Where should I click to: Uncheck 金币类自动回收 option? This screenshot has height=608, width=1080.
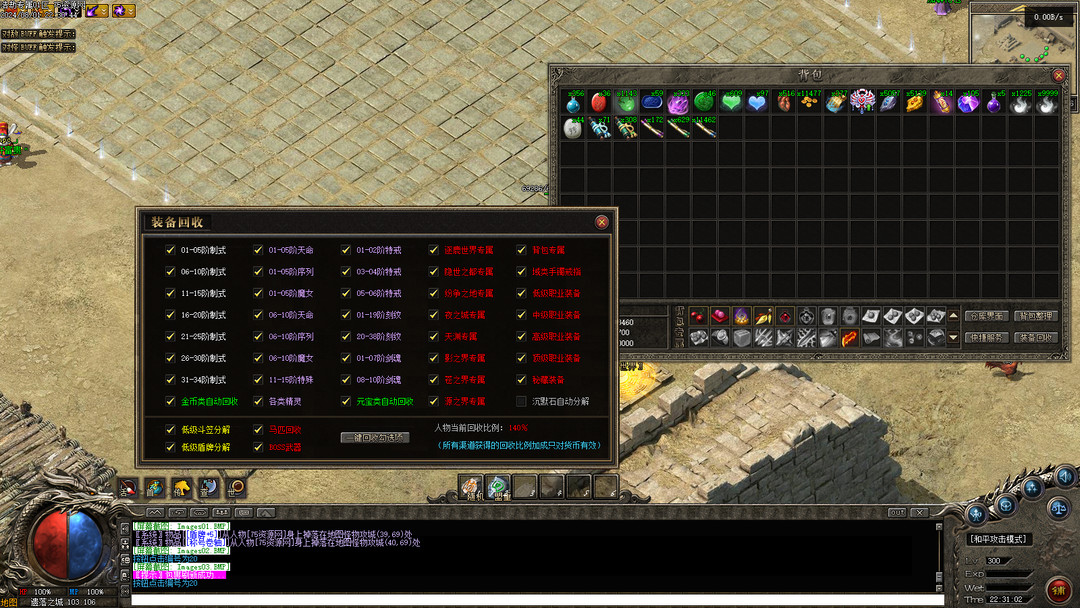(171, 401)
